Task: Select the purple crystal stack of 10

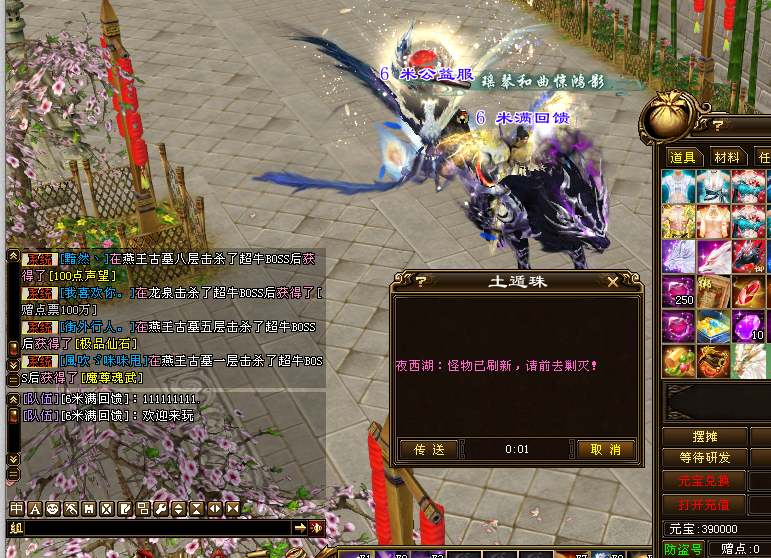Action: (748, 327)
